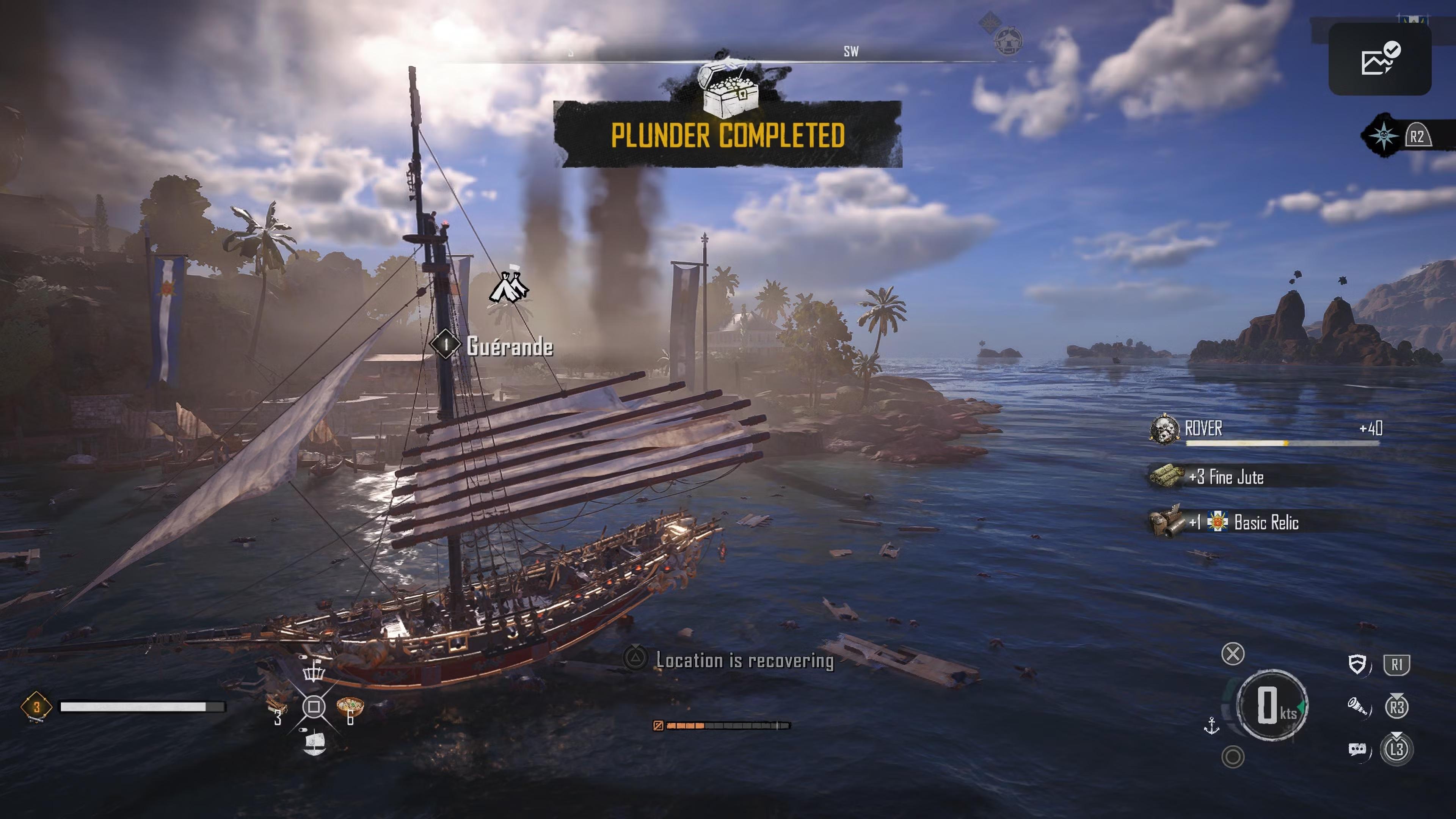Image resolution: width=1456 pixels, height=819 pixels.
Task: Activate the brace shield icon
Action: 1357,664
